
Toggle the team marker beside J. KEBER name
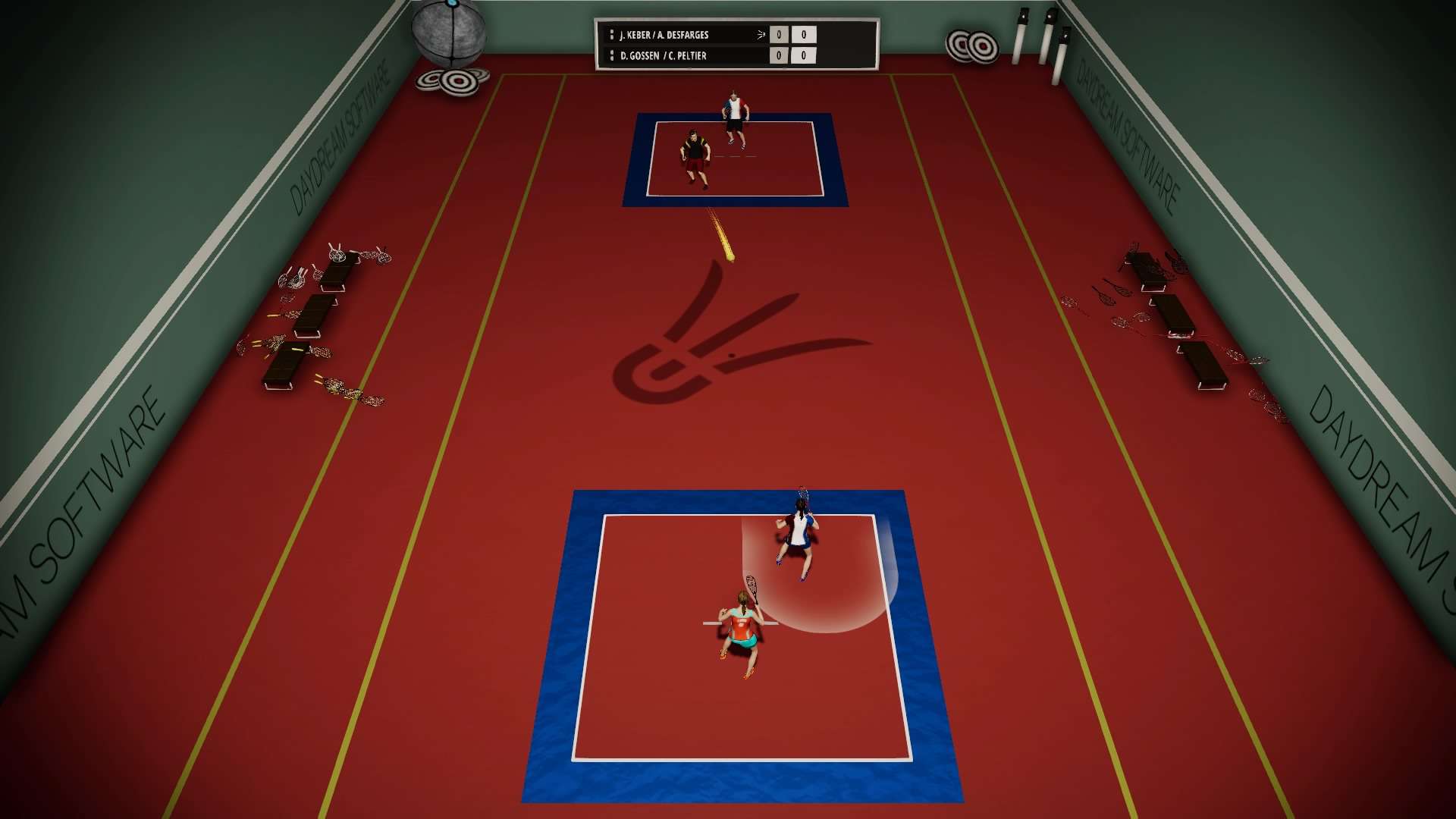612,34
